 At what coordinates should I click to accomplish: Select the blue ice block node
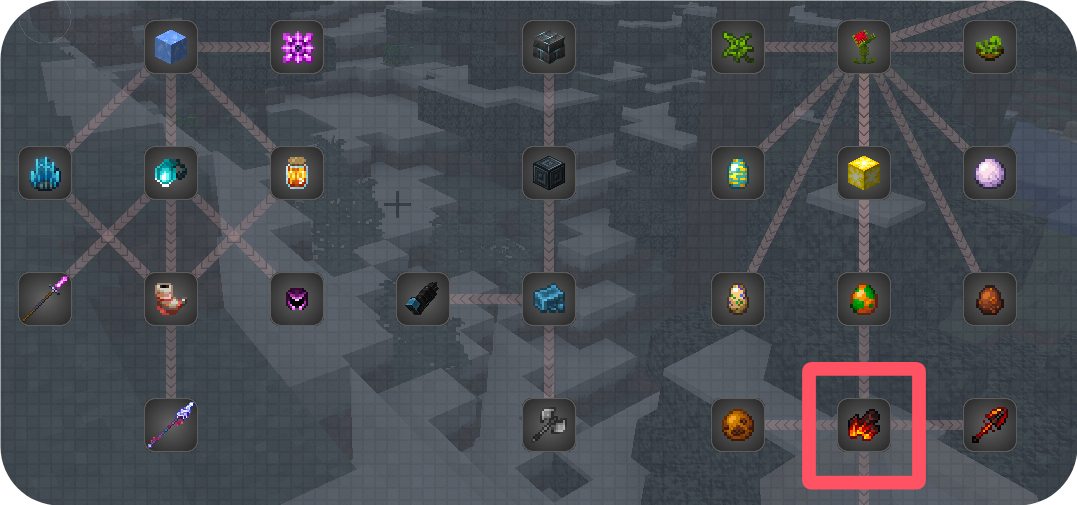point(170,47)
